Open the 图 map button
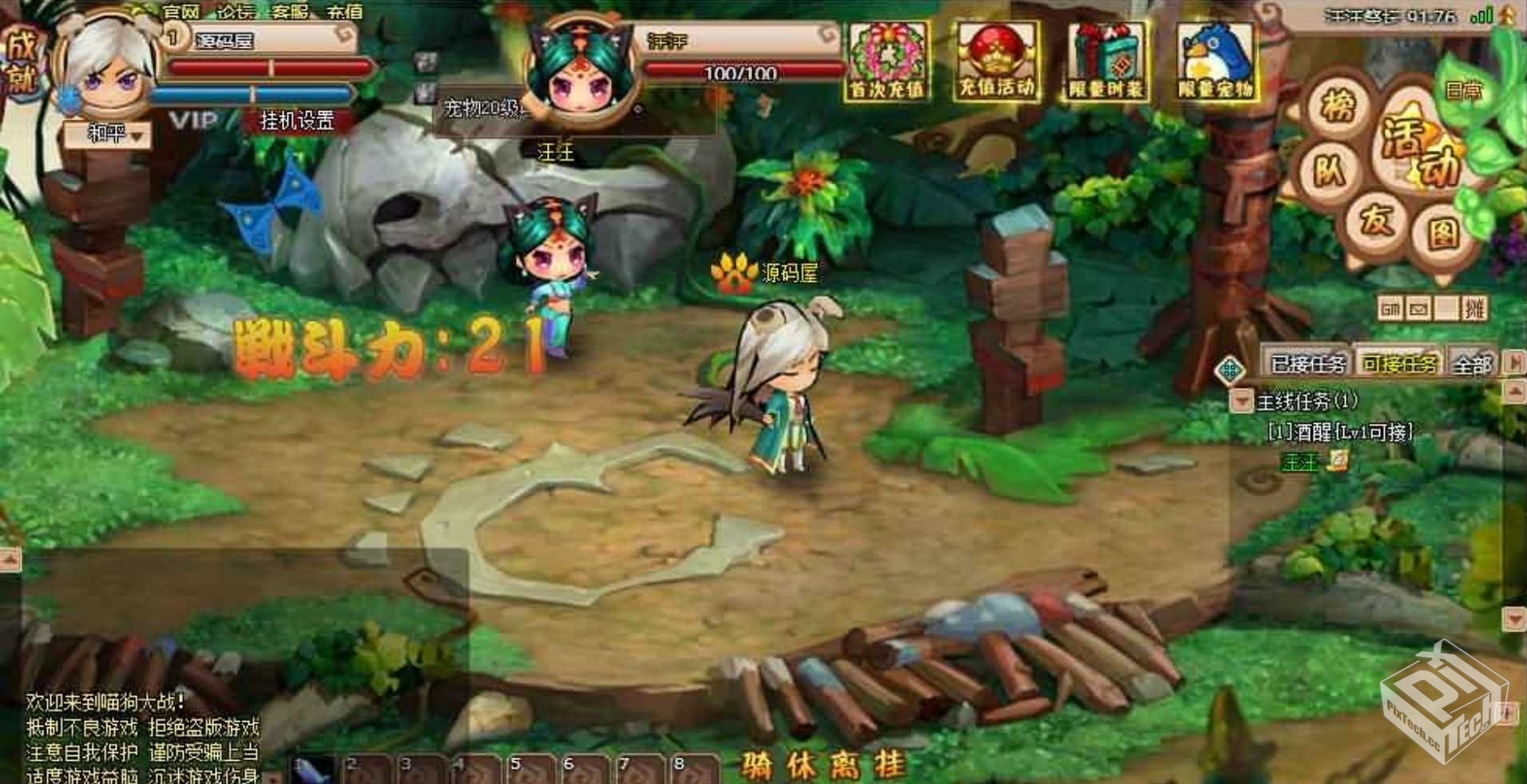1527x784 pixels. [x=1443, y=234]
